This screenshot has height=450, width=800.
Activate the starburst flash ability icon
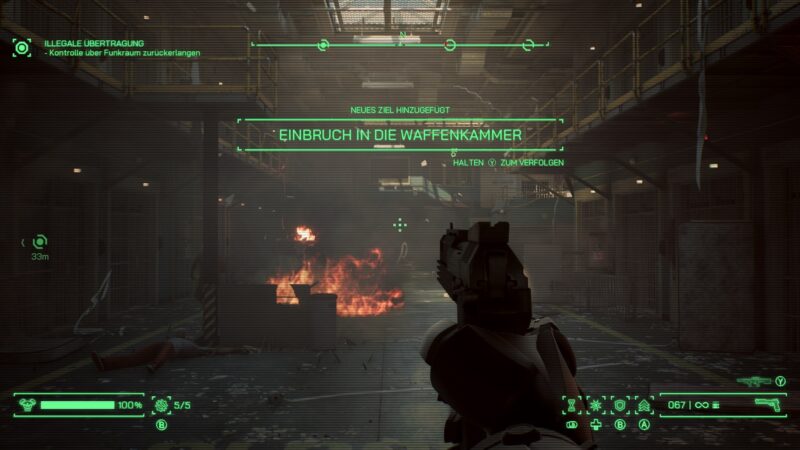pyautogui.click(x=596, y=405)
